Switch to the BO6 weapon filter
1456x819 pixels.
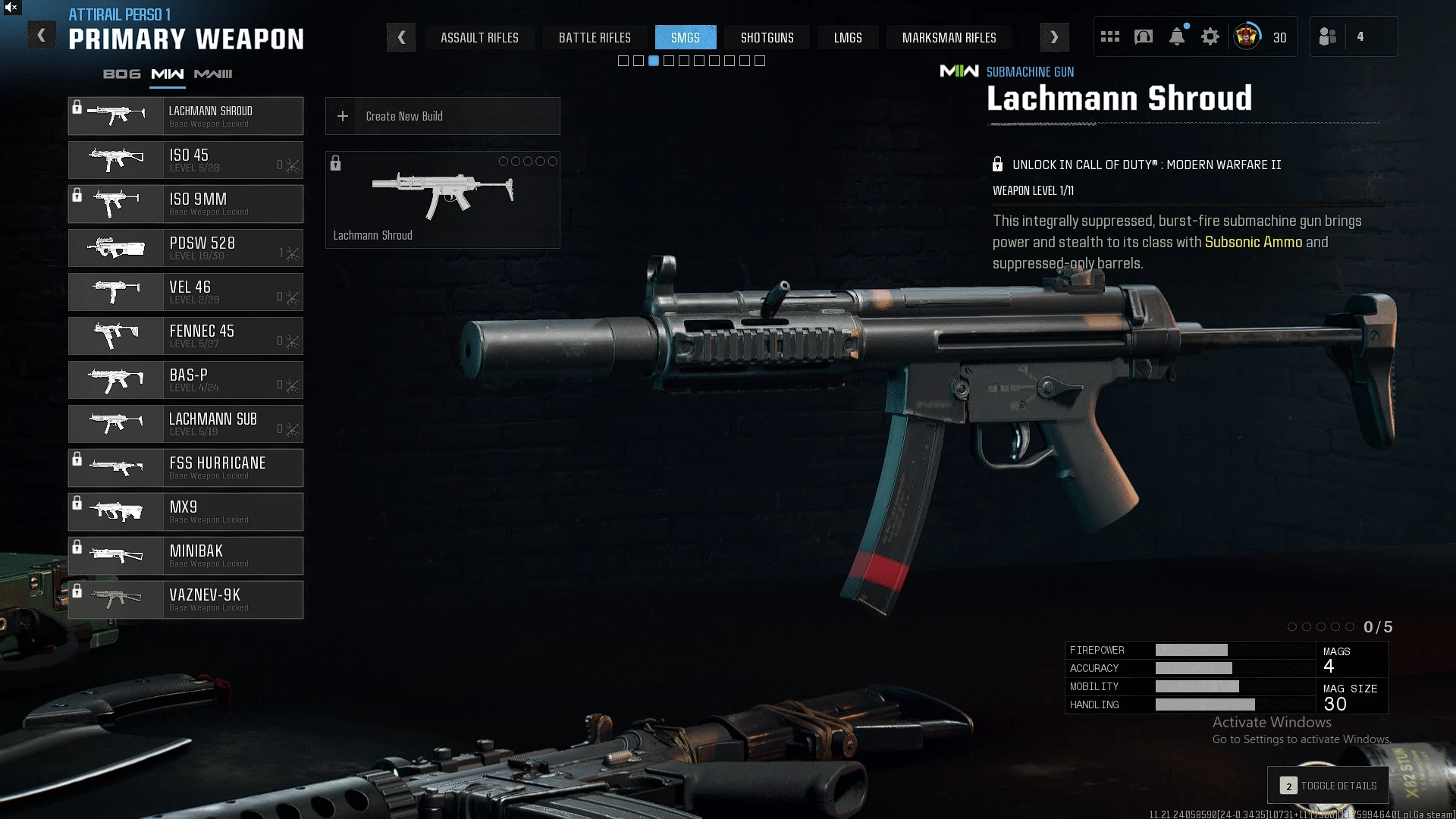point(122,74)
